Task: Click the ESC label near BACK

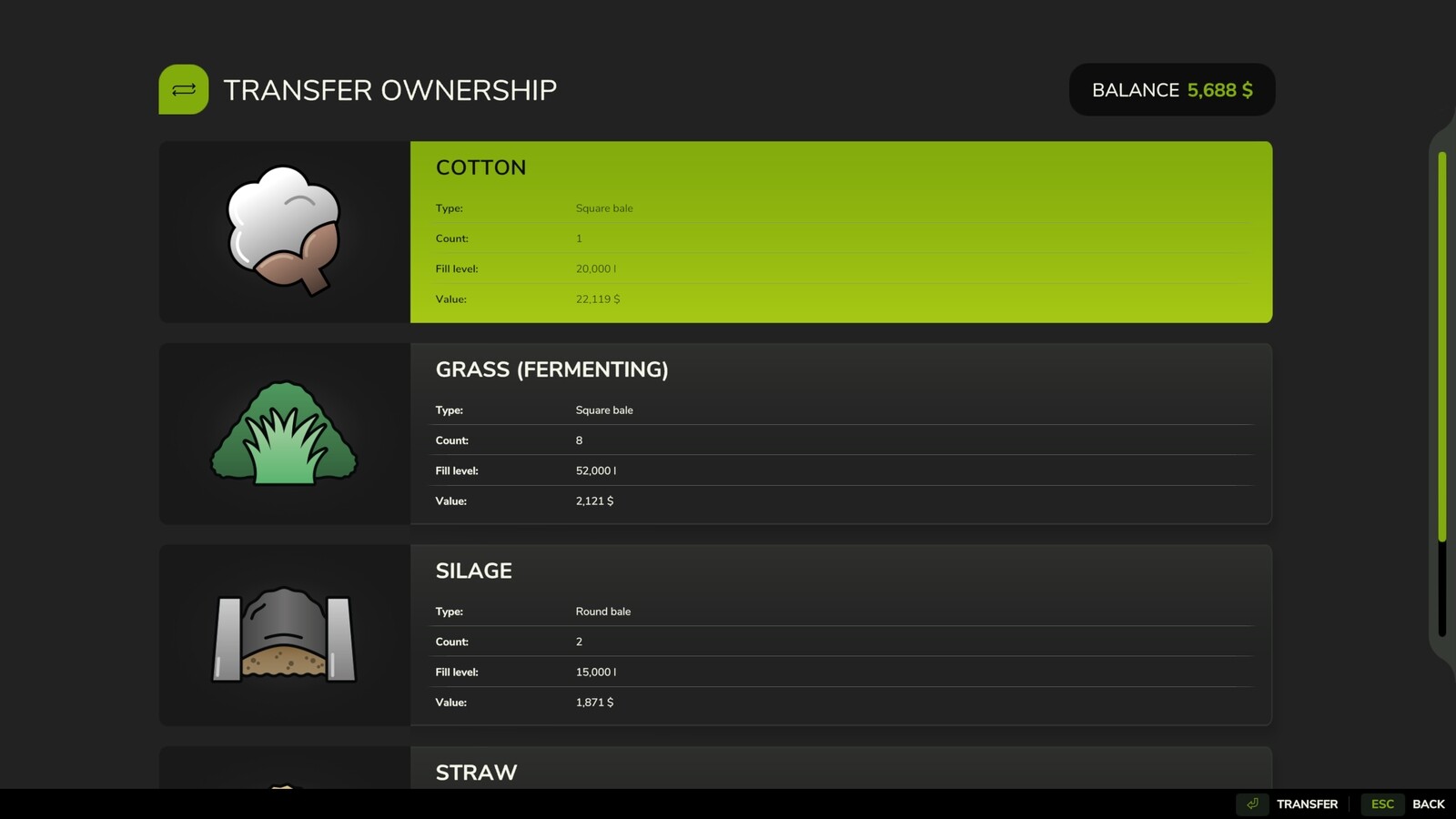Action: (1382, 804)
